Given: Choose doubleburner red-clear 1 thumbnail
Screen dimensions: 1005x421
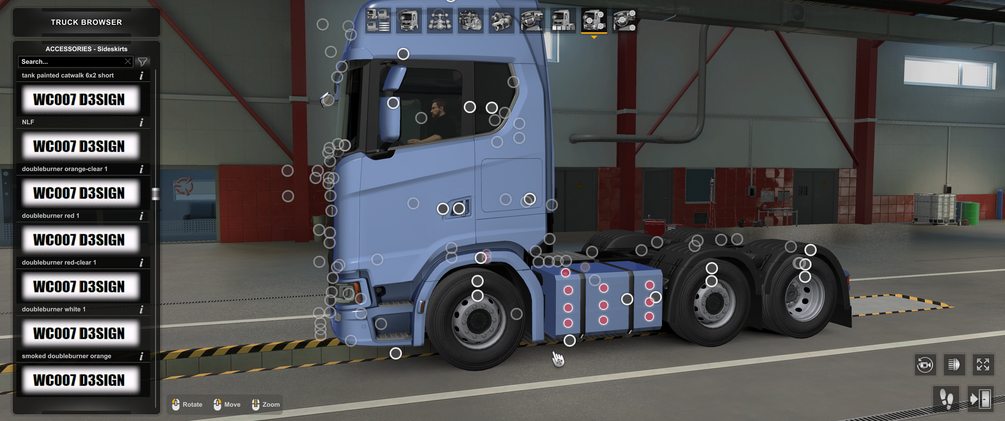Looking at the screenshot, I should coord(79,287).
